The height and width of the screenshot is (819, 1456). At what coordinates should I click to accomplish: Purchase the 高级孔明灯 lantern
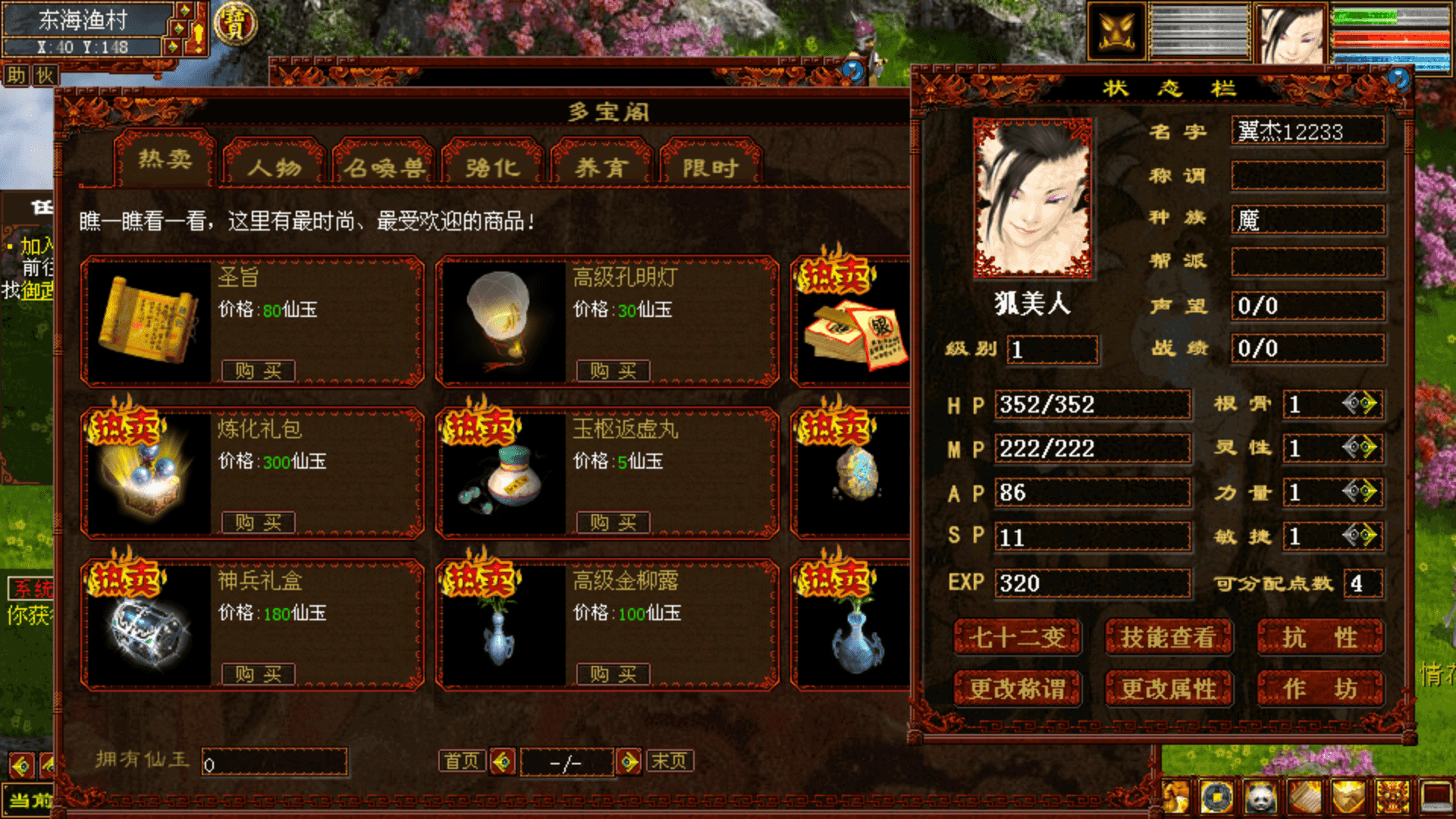(613, 371)
